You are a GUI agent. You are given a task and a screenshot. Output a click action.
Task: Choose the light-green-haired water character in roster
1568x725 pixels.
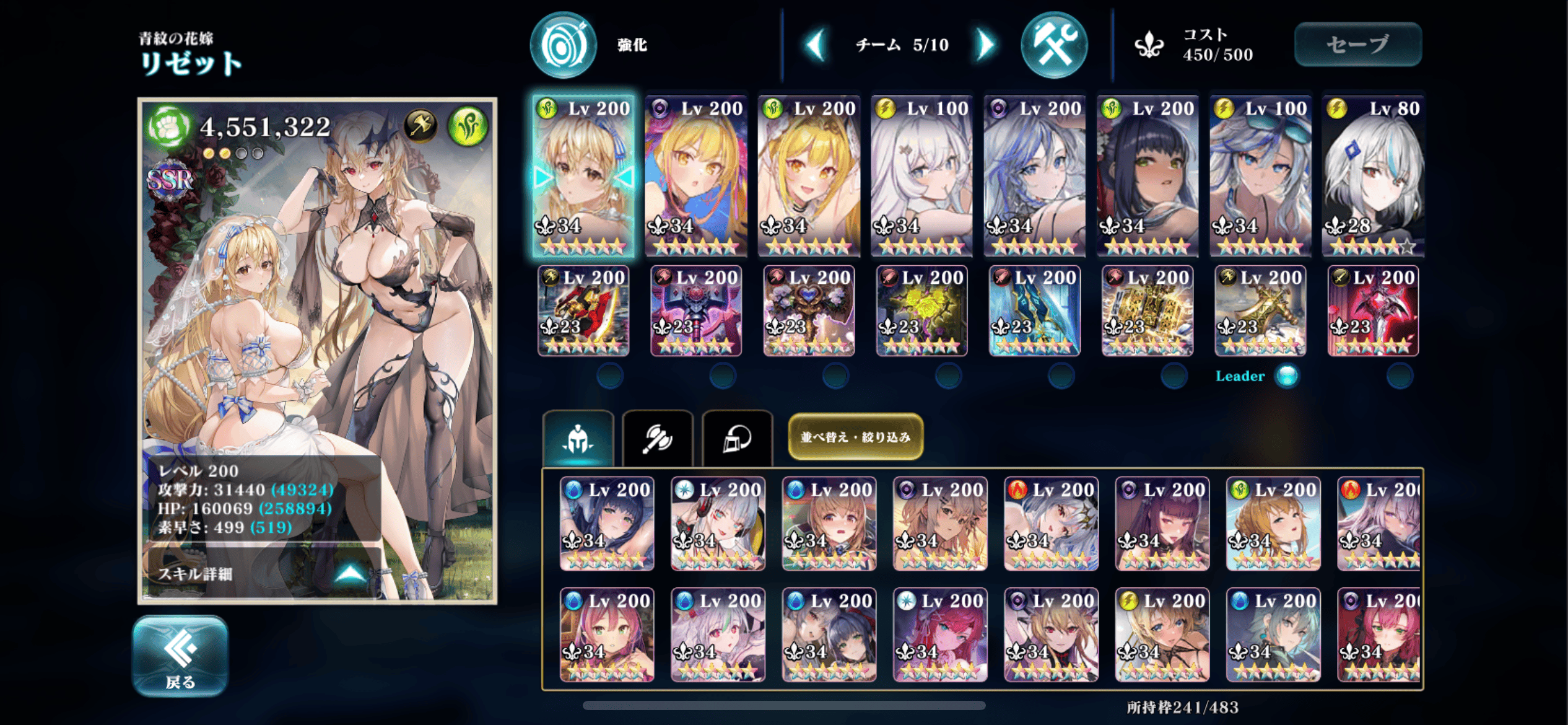tap(1273, 635)
